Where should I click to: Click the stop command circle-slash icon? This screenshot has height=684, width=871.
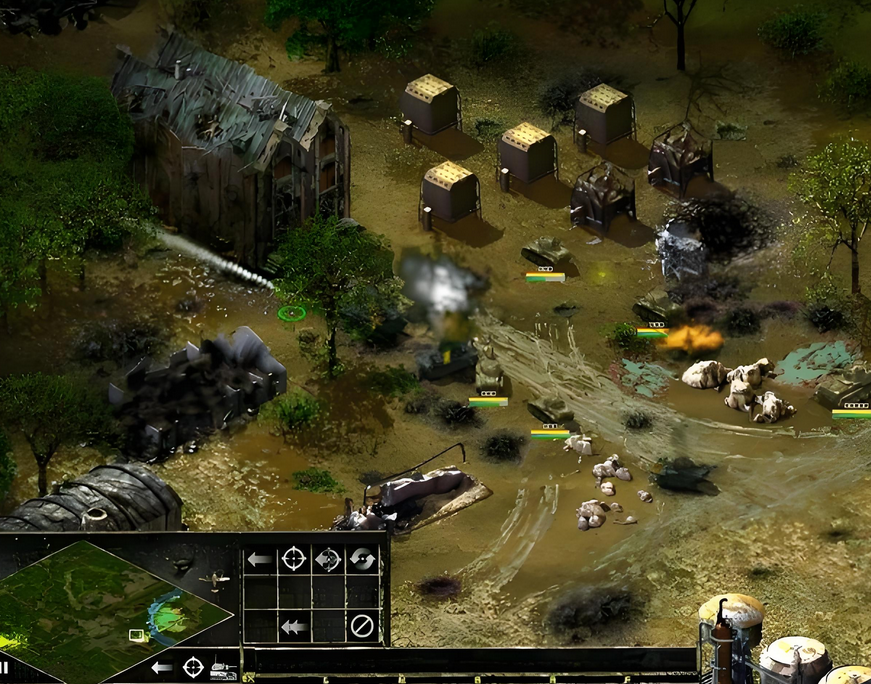(362, 627)
